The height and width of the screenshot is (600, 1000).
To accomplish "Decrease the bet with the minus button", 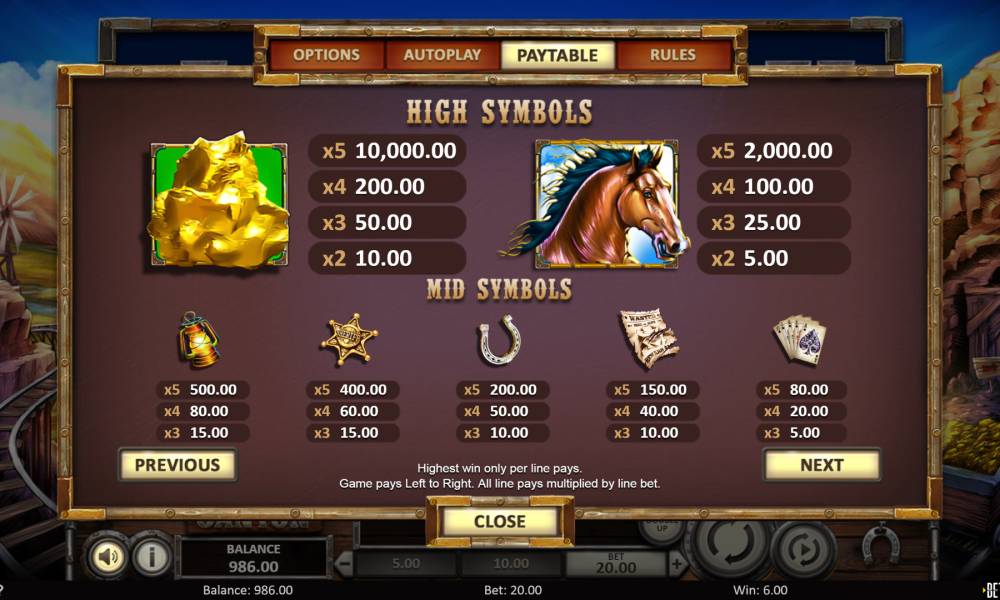I will click(343, 564).
